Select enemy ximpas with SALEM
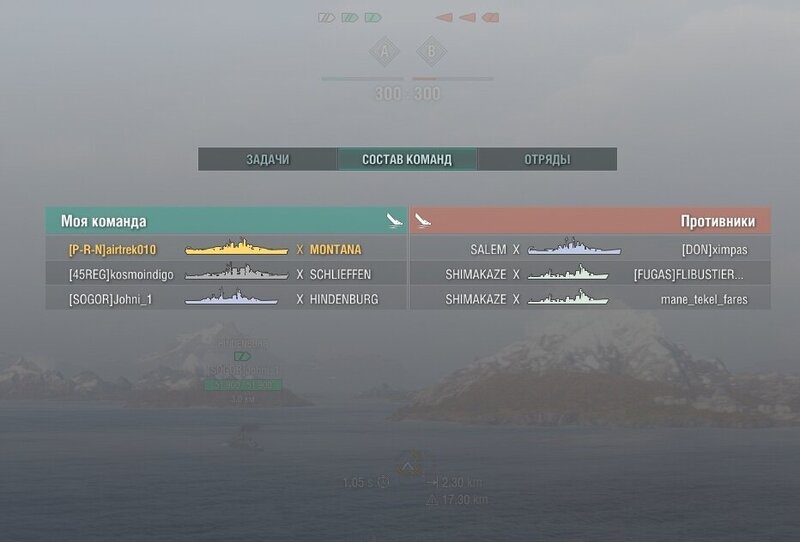Image resolution: width=800 pixels, height=542 pixels. tap(591, 249)
